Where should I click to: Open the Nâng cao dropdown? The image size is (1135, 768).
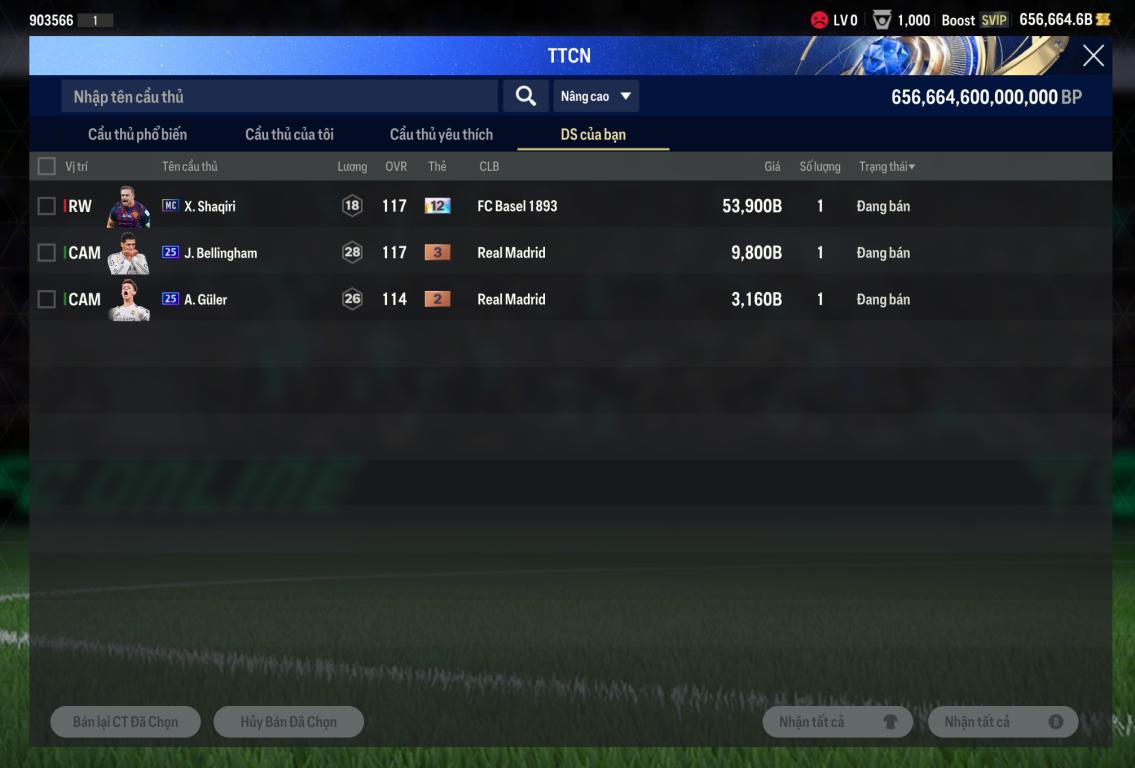596,97
